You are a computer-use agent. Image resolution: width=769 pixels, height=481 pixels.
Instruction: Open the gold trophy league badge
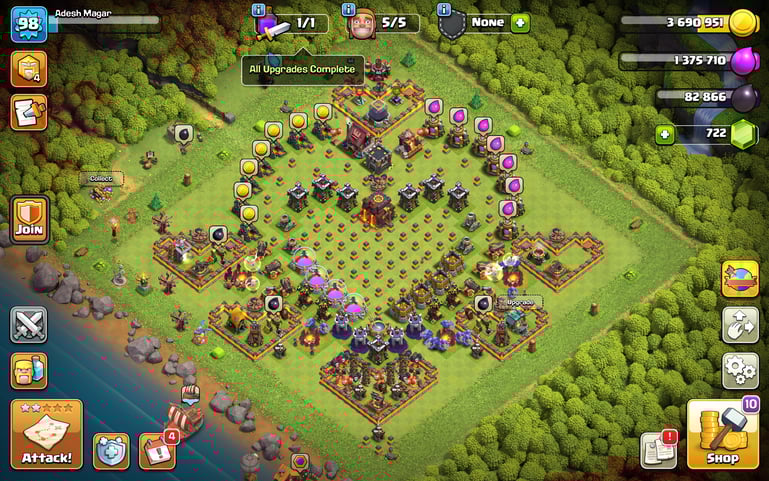28,68
